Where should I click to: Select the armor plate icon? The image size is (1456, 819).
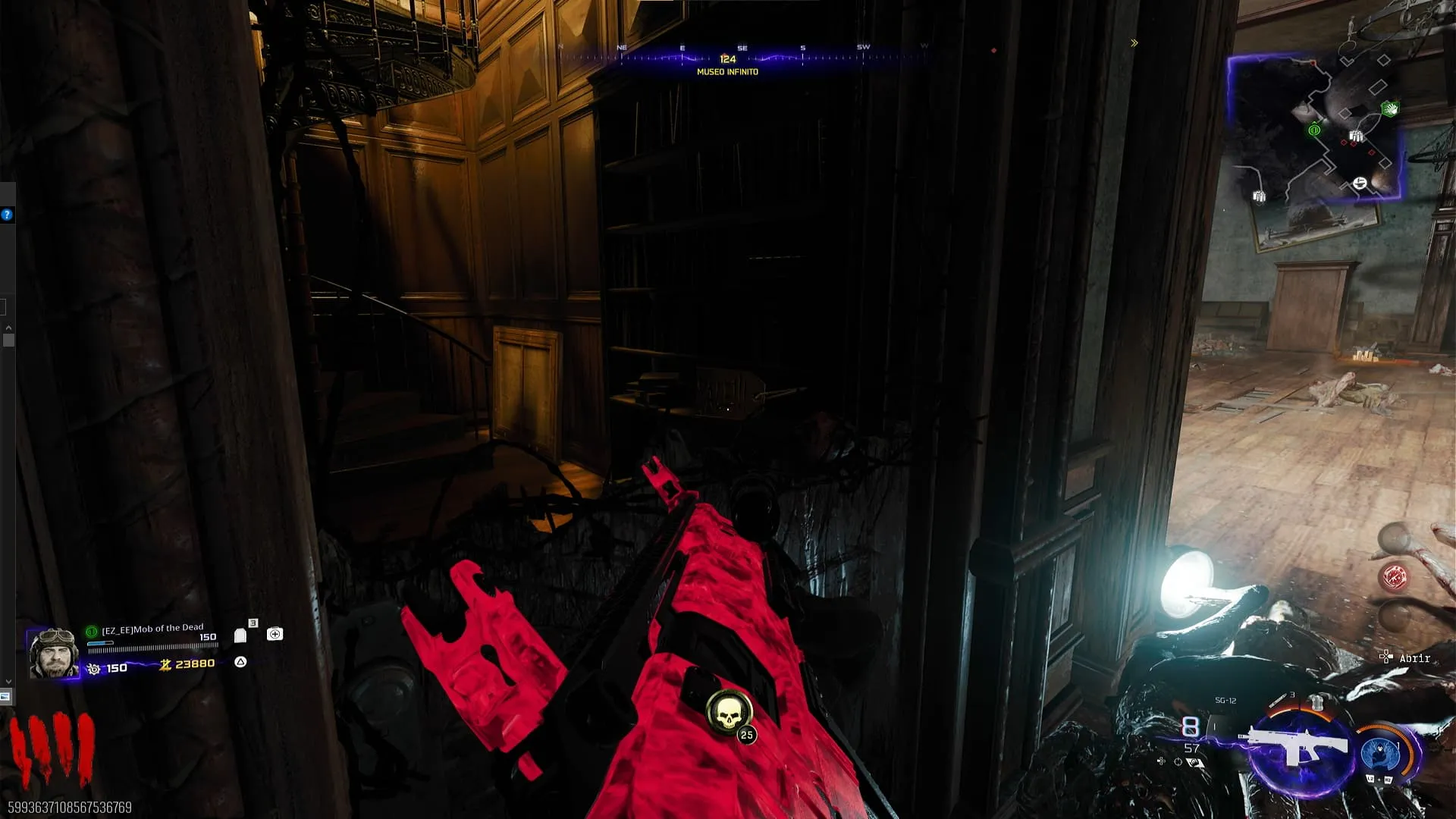coord(240,635)
